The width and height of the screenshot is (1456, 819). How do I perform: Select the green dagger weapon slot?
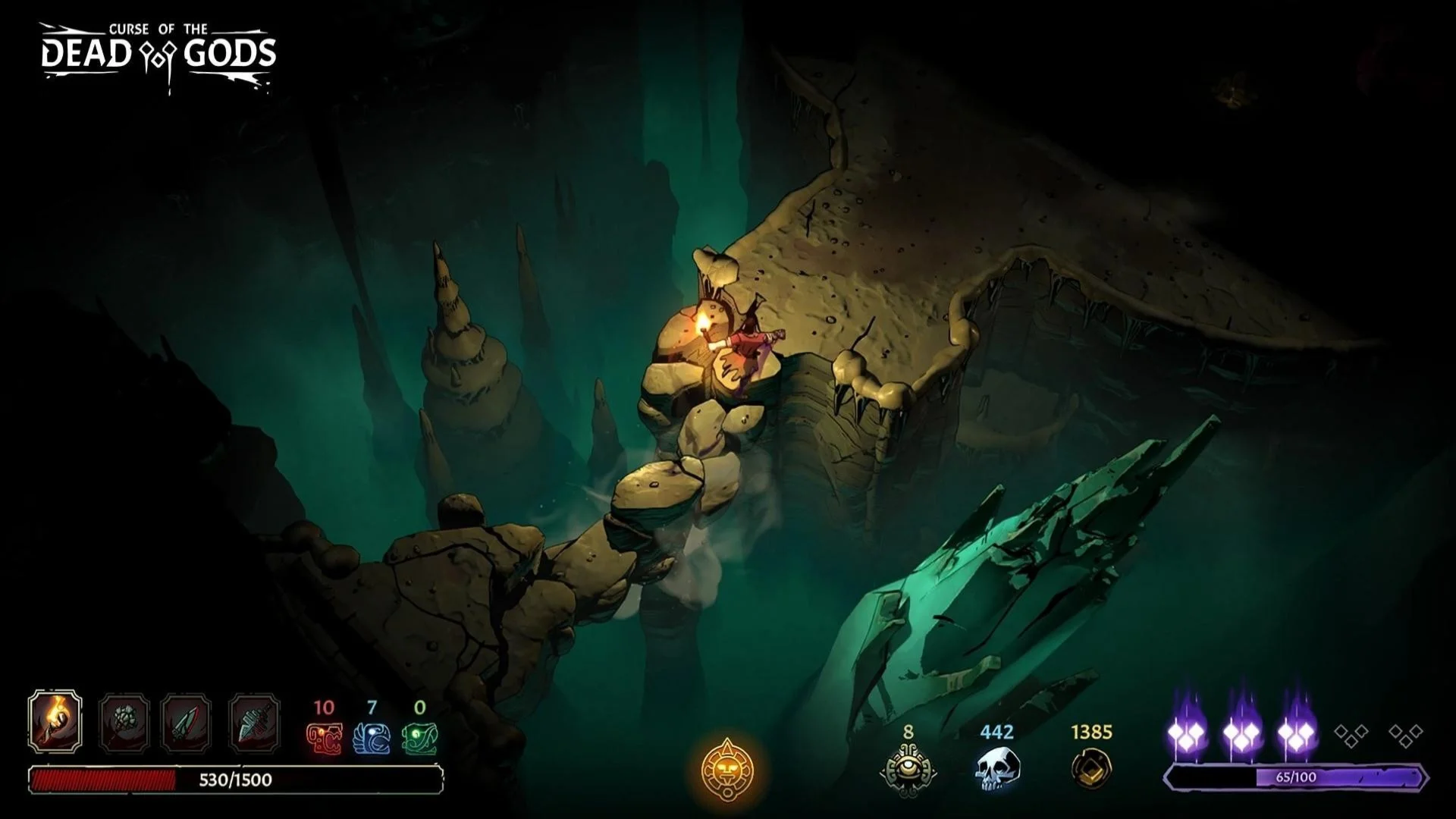187,720
